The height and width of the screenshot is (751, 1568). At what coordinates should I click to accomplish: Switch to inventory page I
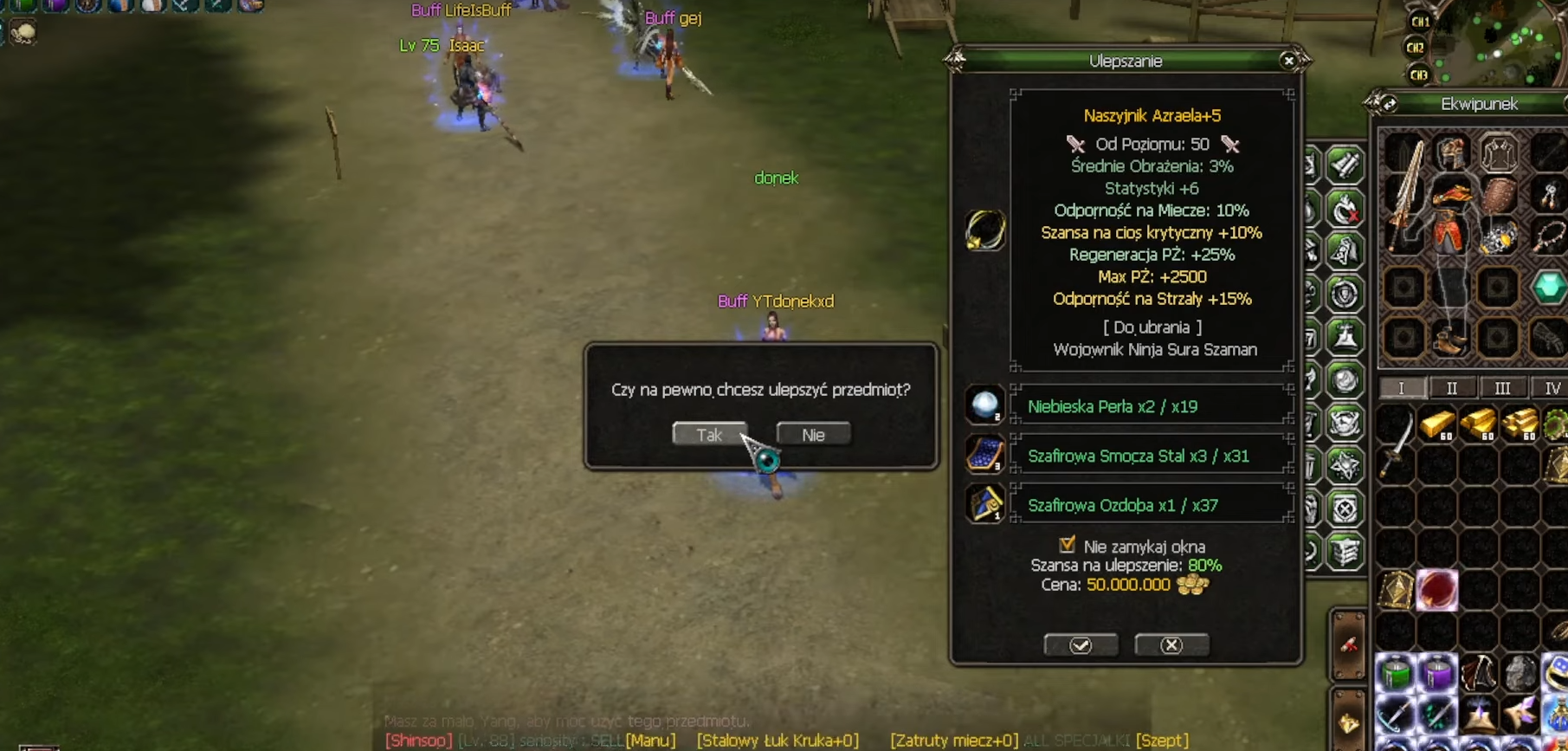click(1402, 388)
